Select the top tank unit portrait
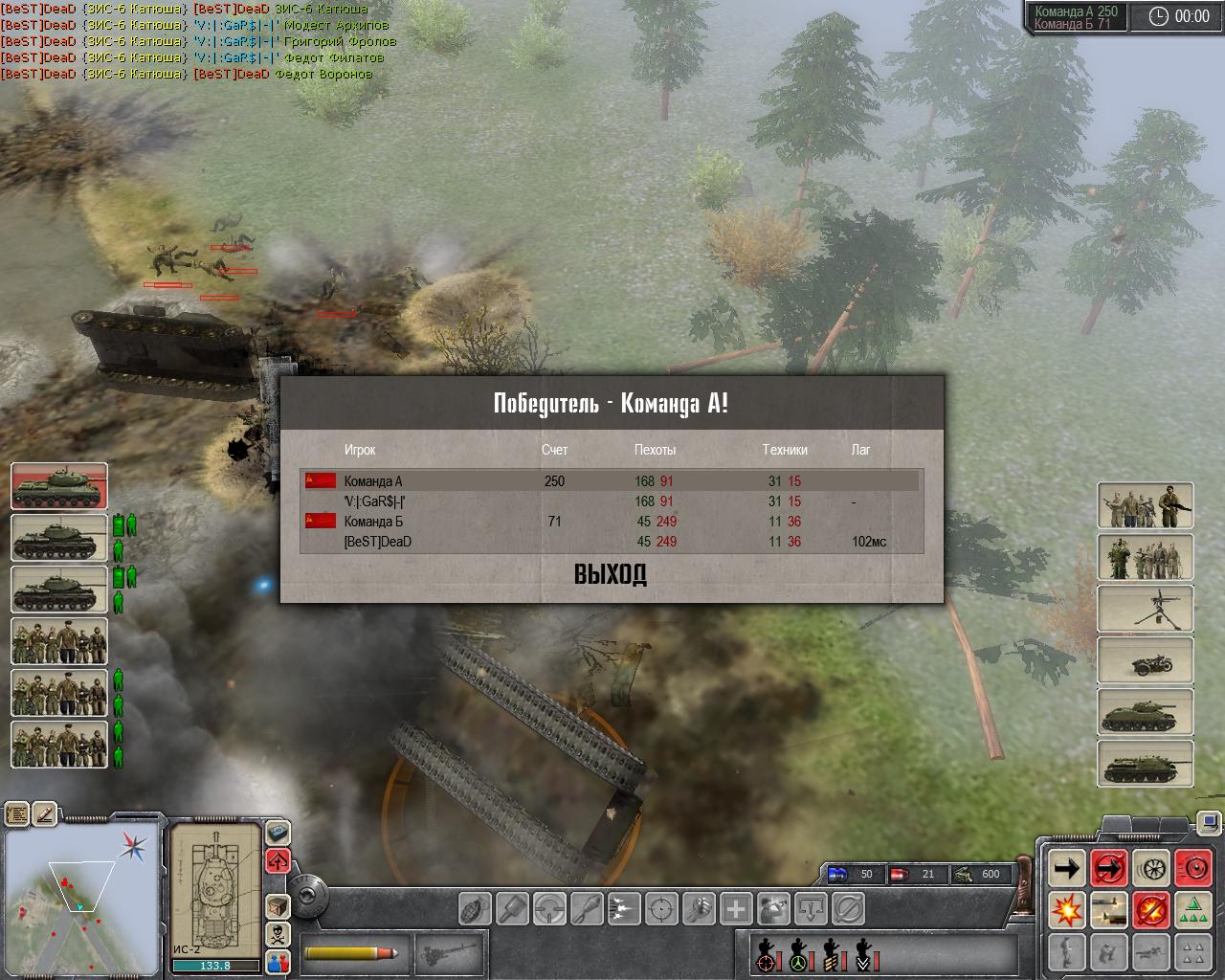 tap(59, 485)
